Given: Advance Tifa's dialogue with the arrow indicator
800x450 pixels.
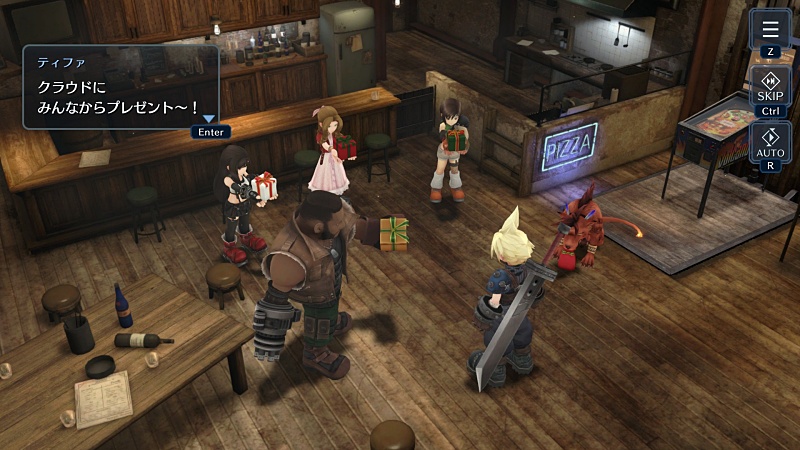Looking at the screenshot, I should [x=209, y=119].
